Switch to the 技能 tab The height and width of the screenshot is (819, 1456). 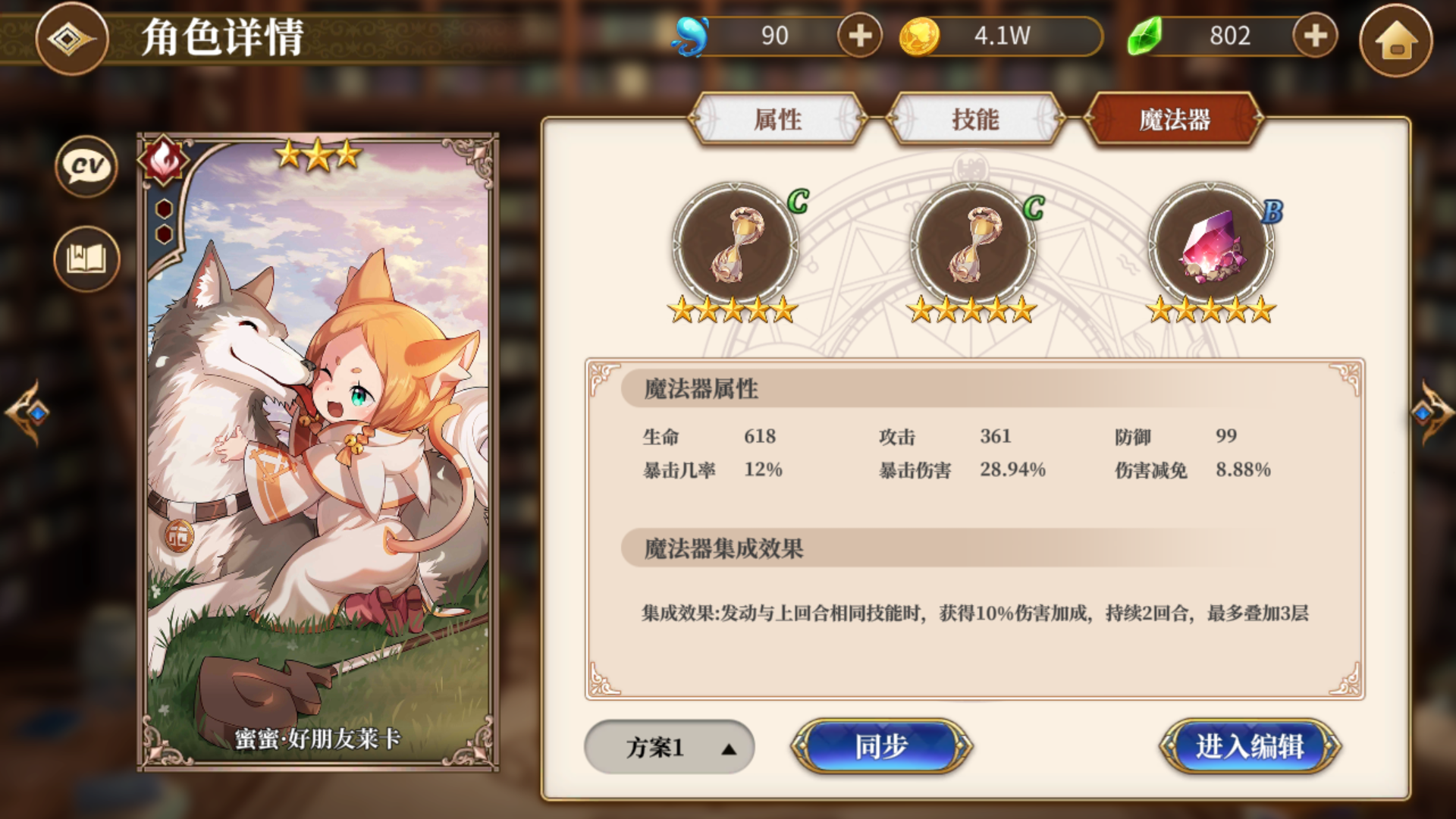(976, 119)
